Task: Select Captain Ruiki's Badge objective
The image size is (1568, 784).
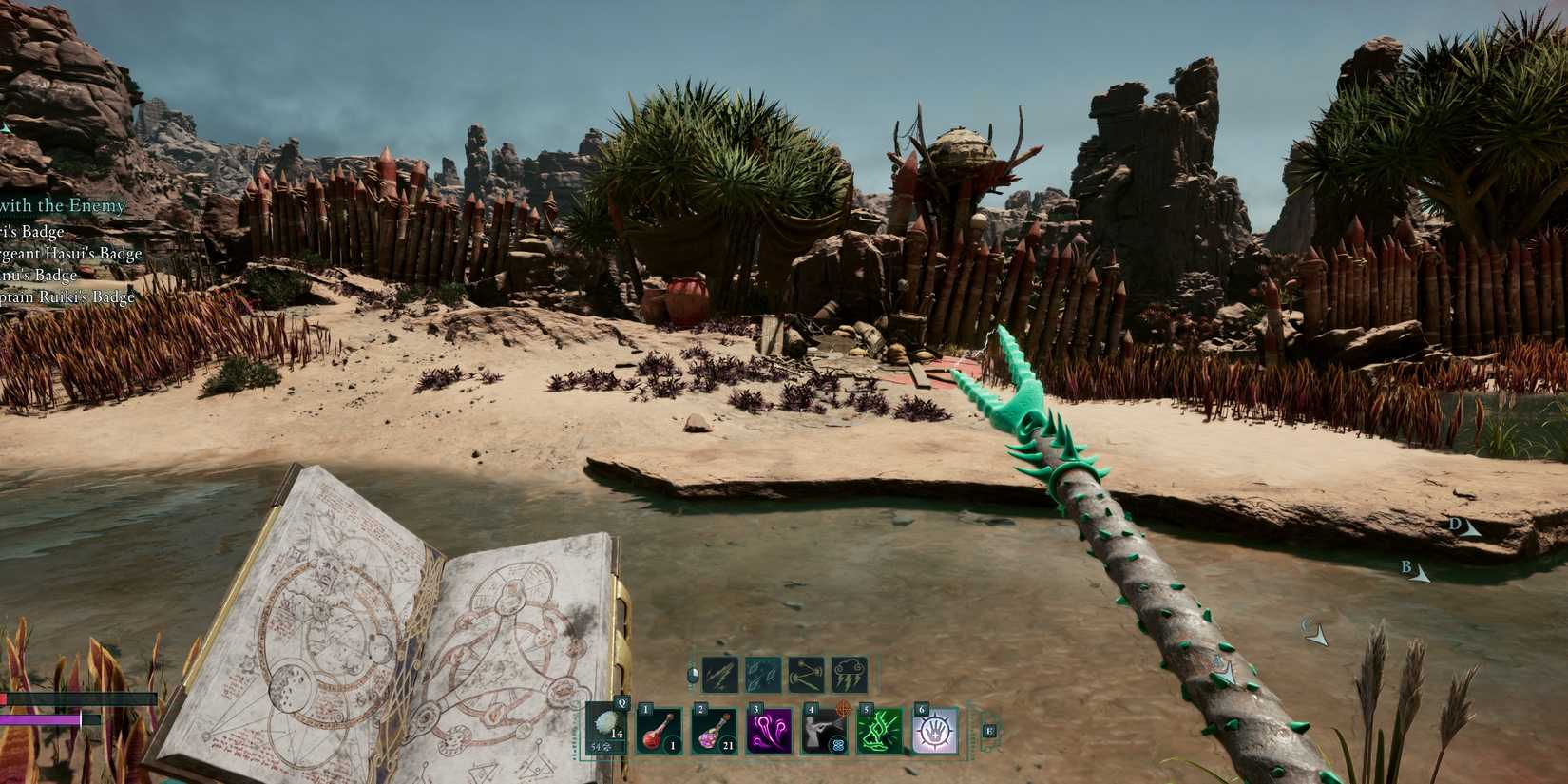Action: 67,297
